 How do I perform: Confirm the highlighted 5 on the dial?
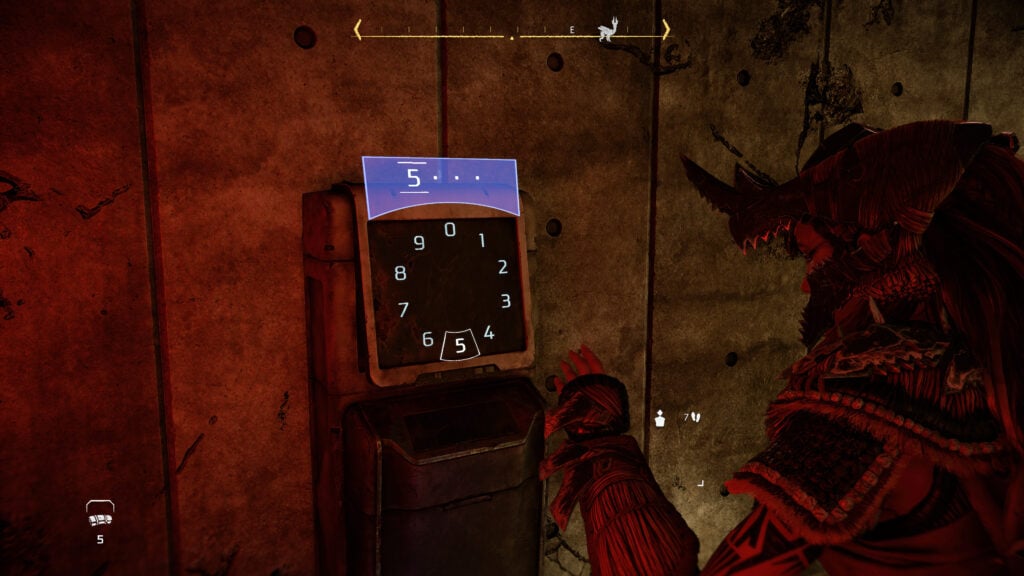pos(460,346)
